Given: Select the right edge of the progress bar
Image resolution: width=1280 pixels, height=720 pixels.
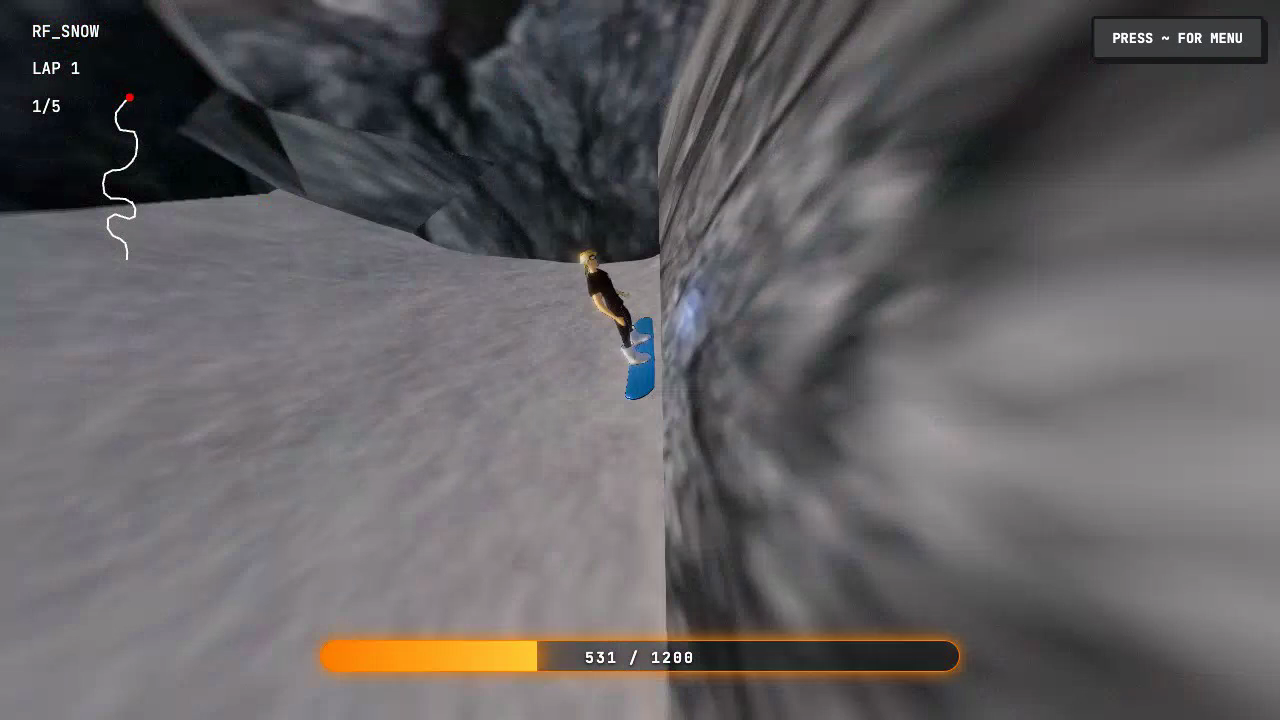Looking at the screenshot, I should click(x=950, y=657).
